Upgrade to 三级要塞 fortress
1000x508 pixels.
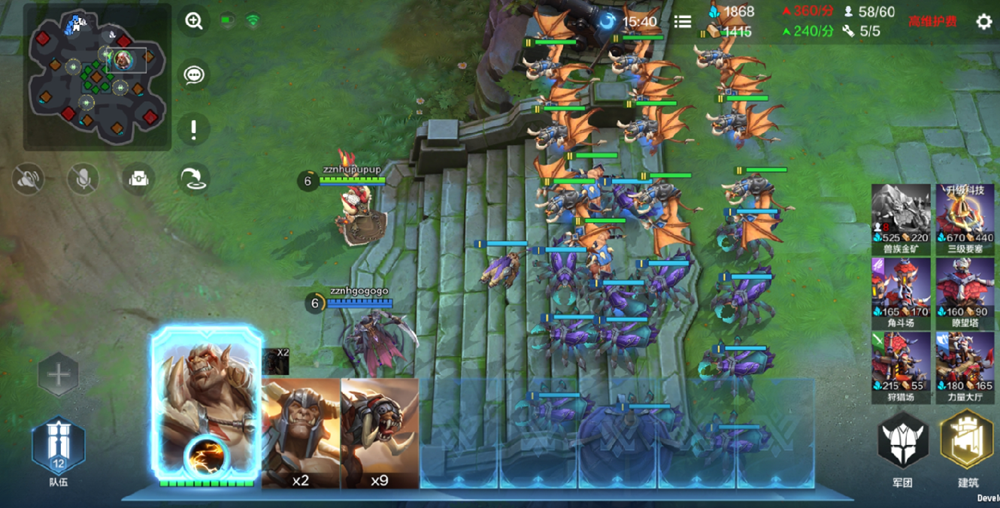click(x=965, y=214)
